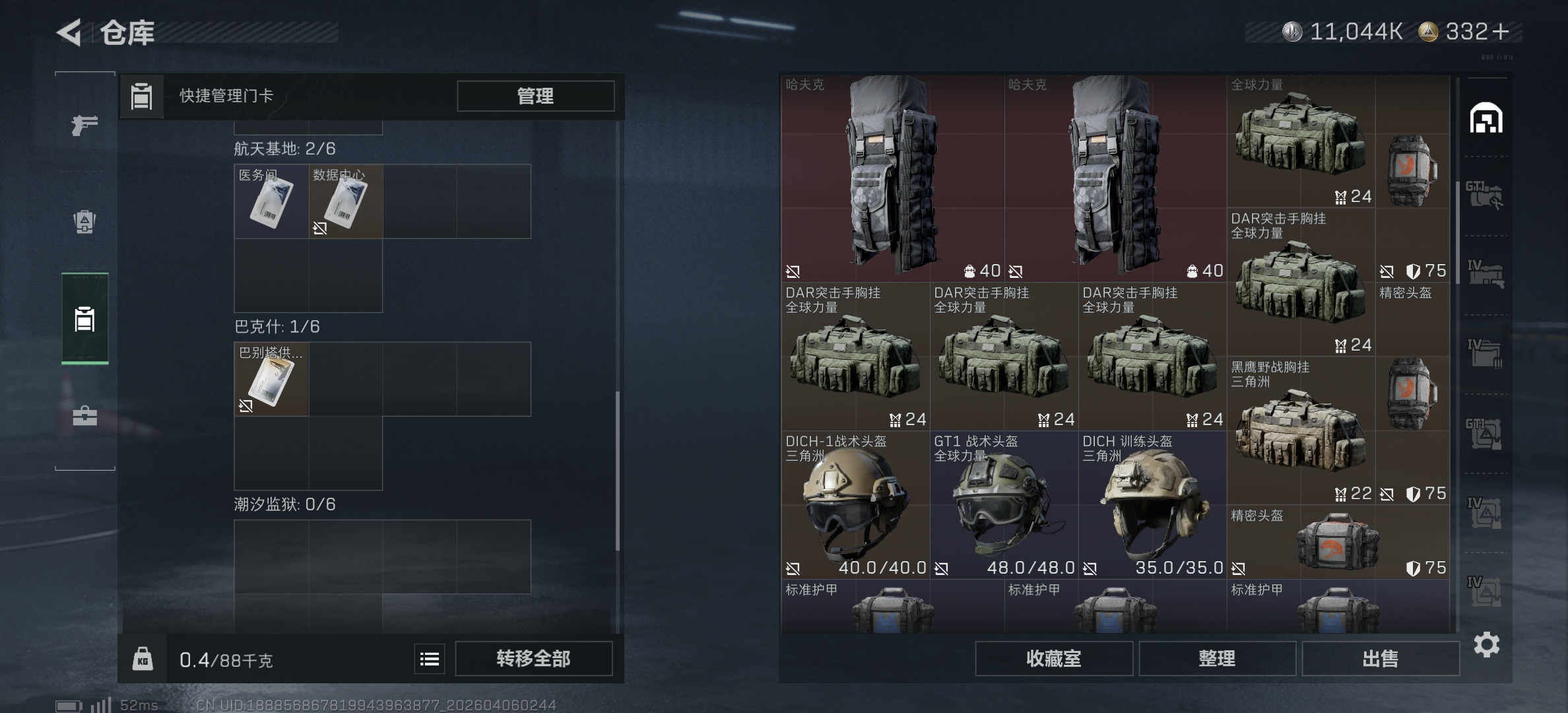Select the 数据中心 keycard thumbnail
This screenshot has height=713, width=1568.
(345, 201)
